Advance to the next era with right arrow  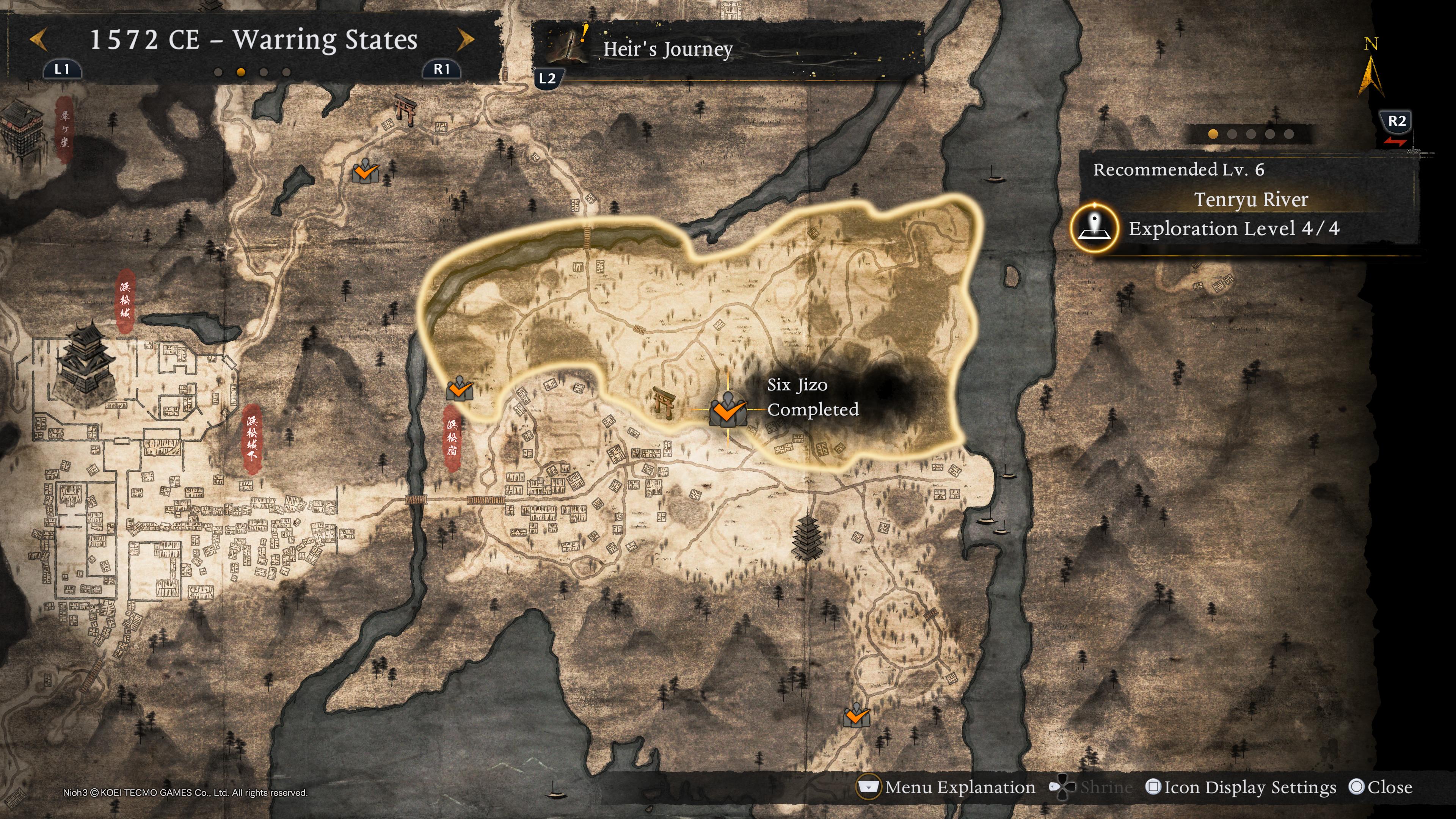[x=465, y=39]
